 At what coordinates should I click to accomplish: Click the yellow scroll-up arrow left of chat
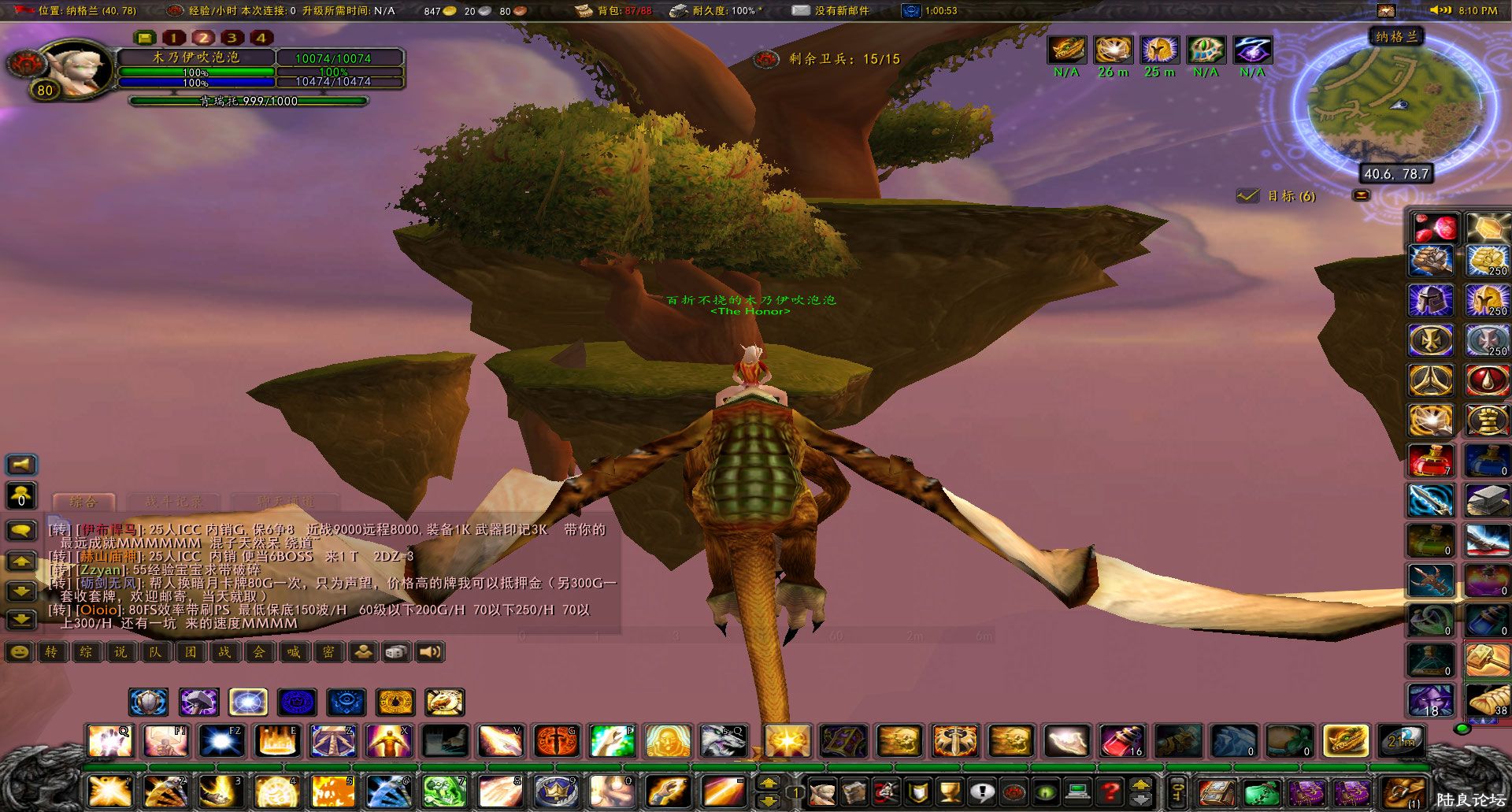coord(20,562)
